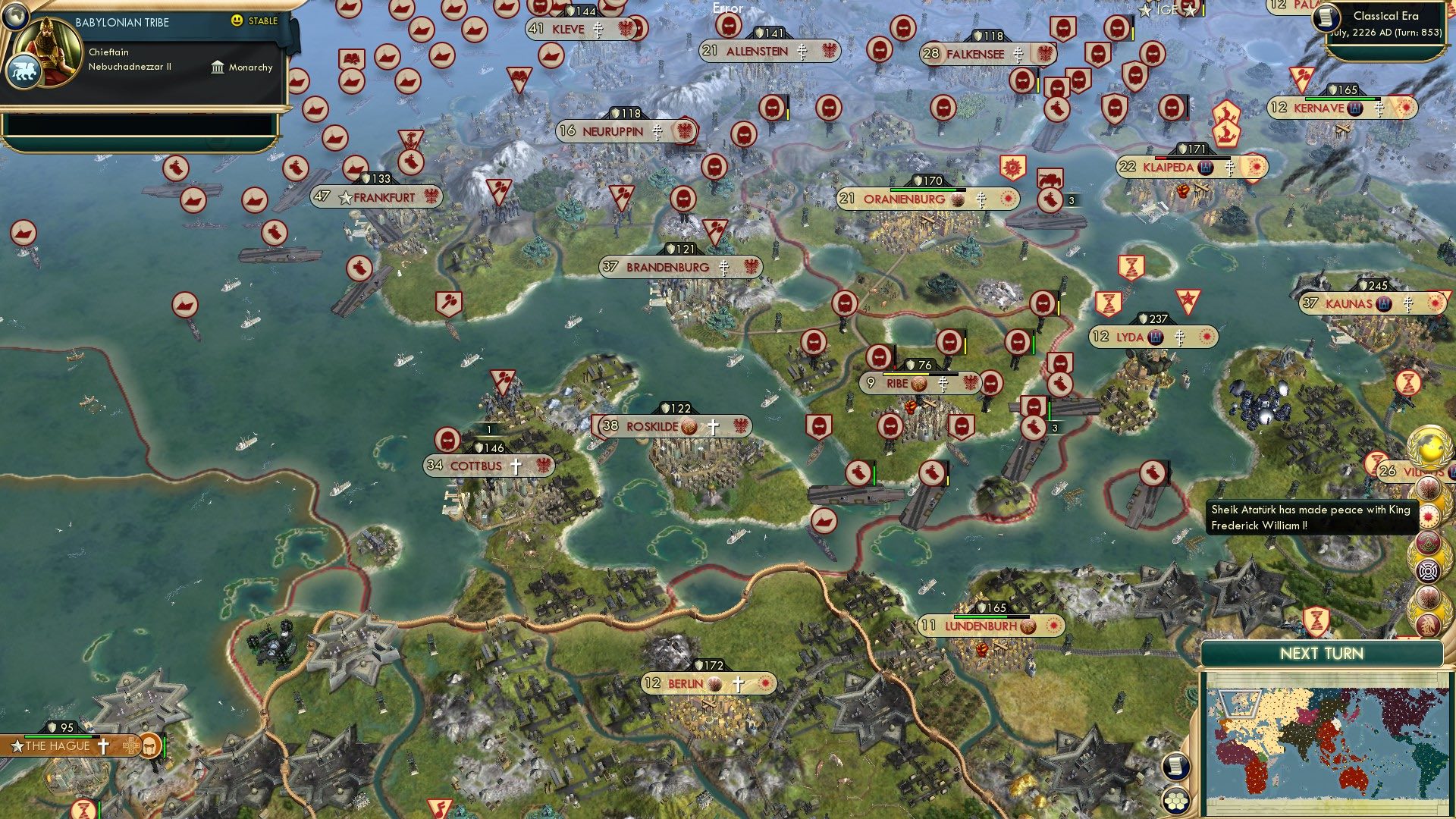Image resolution: width=1456 pixels, height=819 pixels.
Task: Toggle strategic view with the hexagon icon
Action: tap(1175, 802)
